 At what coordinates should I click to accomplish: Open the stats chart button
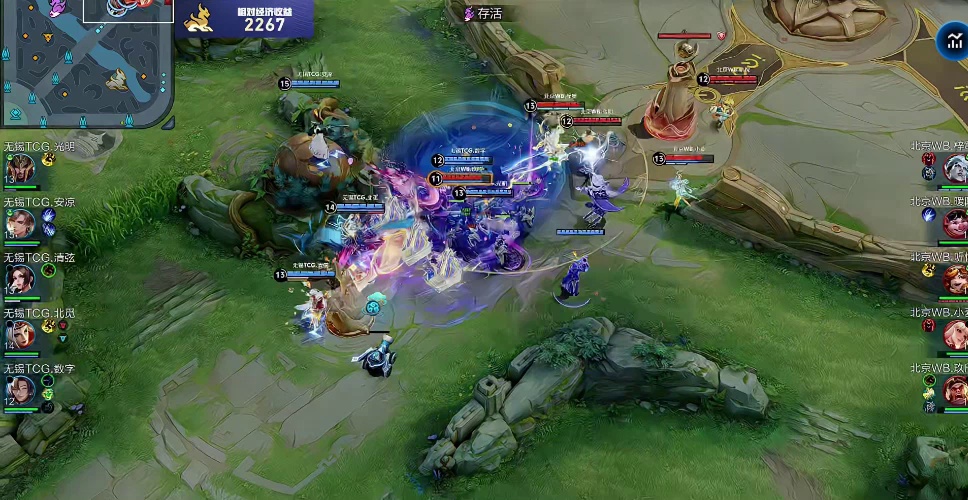click(952, 42)
